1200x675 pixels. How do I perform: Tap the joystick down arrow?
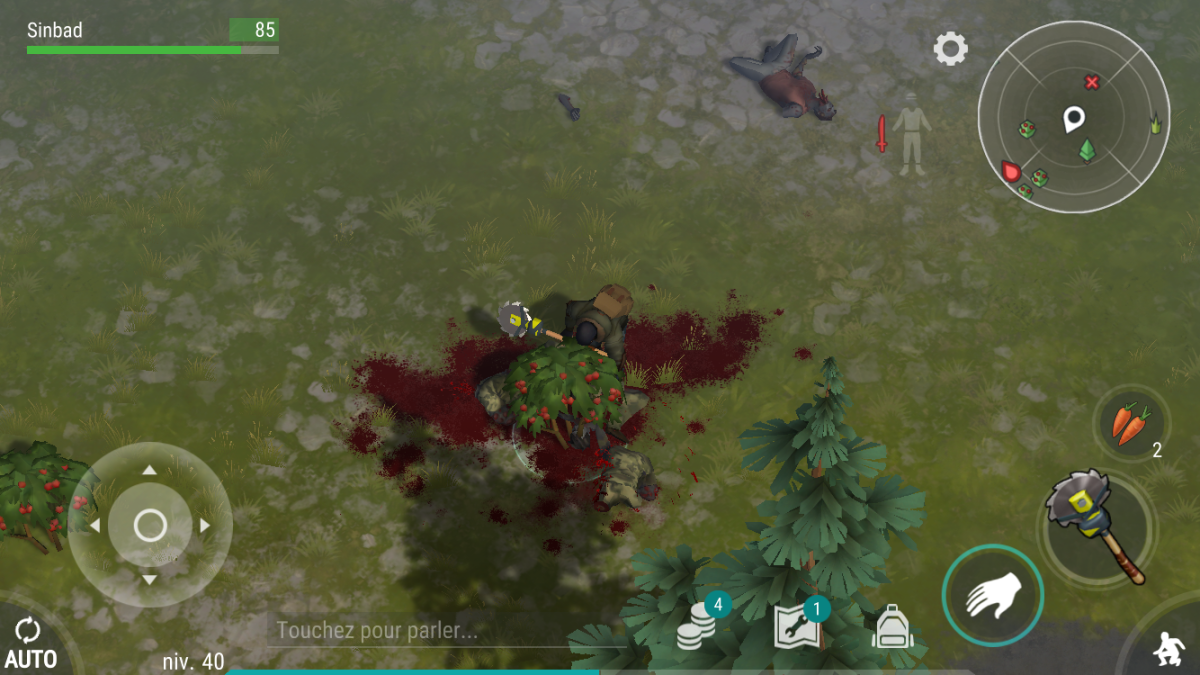(150, 580)
